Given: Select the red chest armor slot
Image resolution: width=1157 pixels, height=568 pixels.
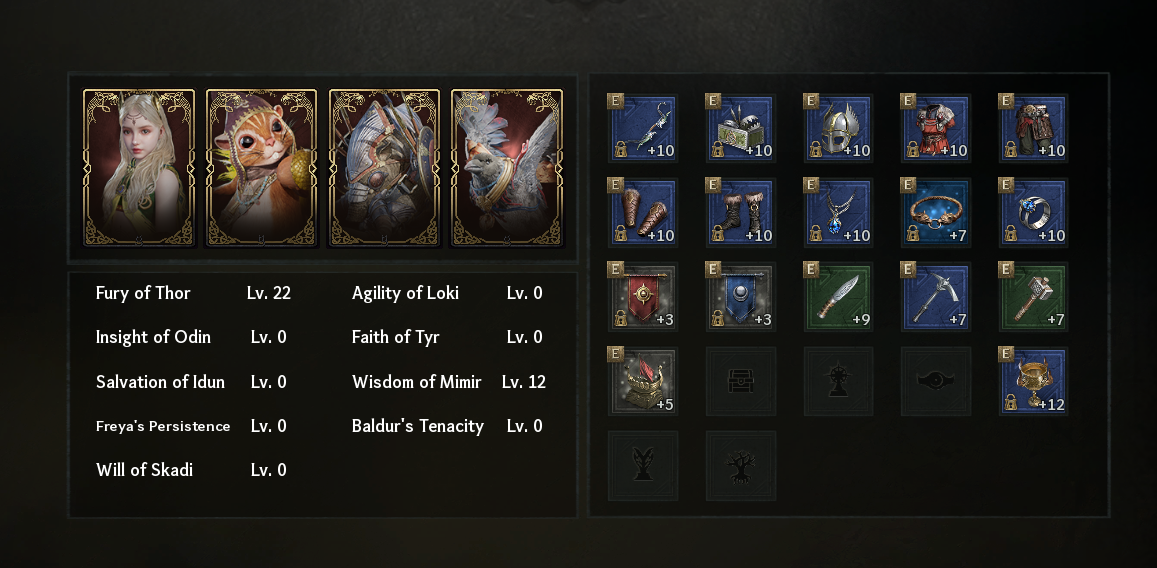Looking at the screenshot, I should [x=936, y=128].
